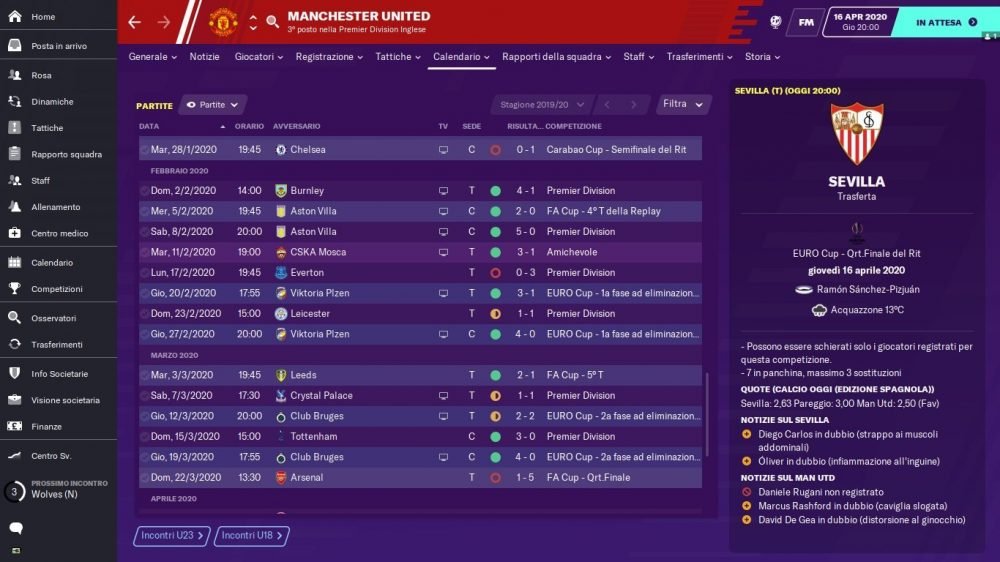Select the Arsenal FA Cup match row
This screenshot has width=1000, height=562.
point(420,478)
